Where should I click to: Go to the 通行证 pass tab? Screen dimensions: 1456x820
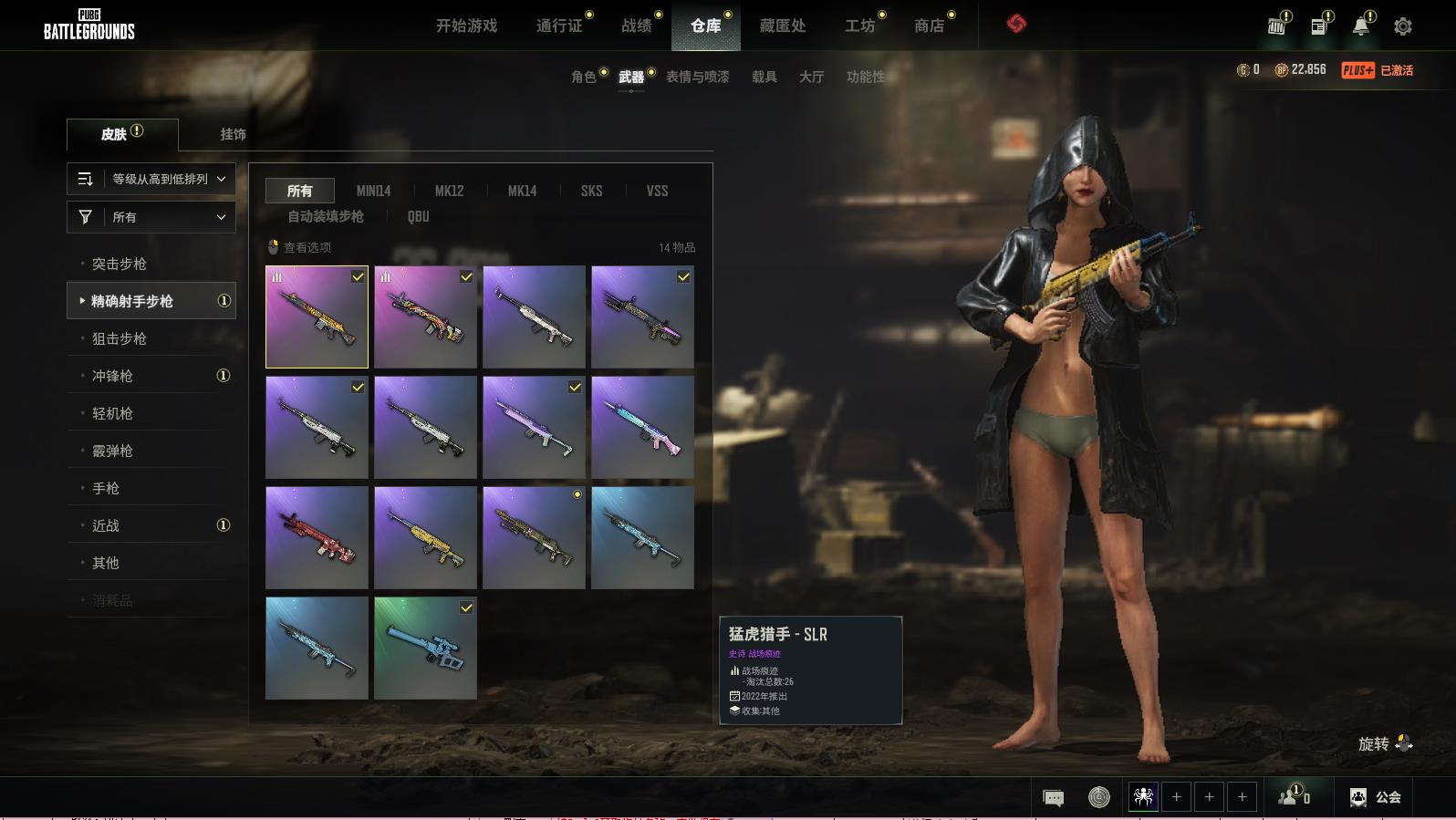[558, 26]
